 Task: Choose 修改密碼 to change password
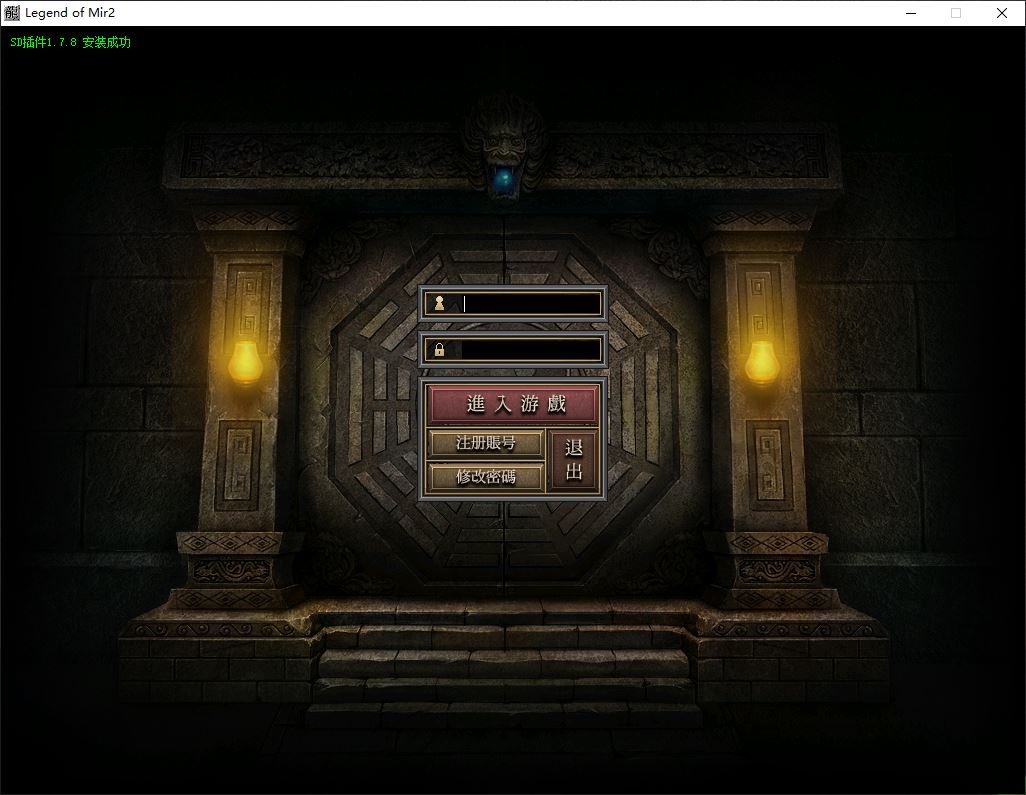tap(486, 477)
